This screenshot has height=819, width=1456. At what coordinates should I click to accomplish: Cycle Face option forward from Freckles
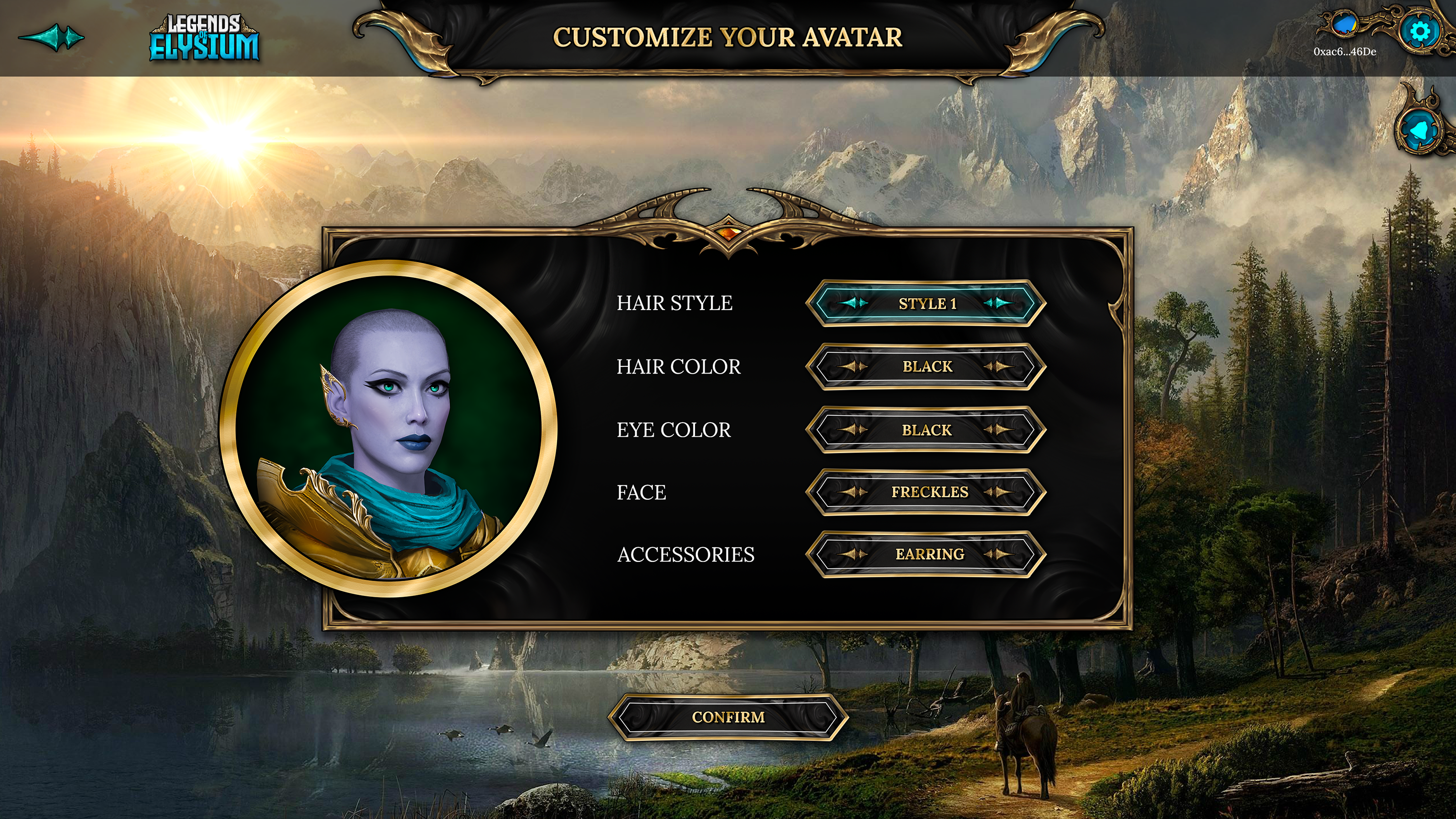click(998, 492)
